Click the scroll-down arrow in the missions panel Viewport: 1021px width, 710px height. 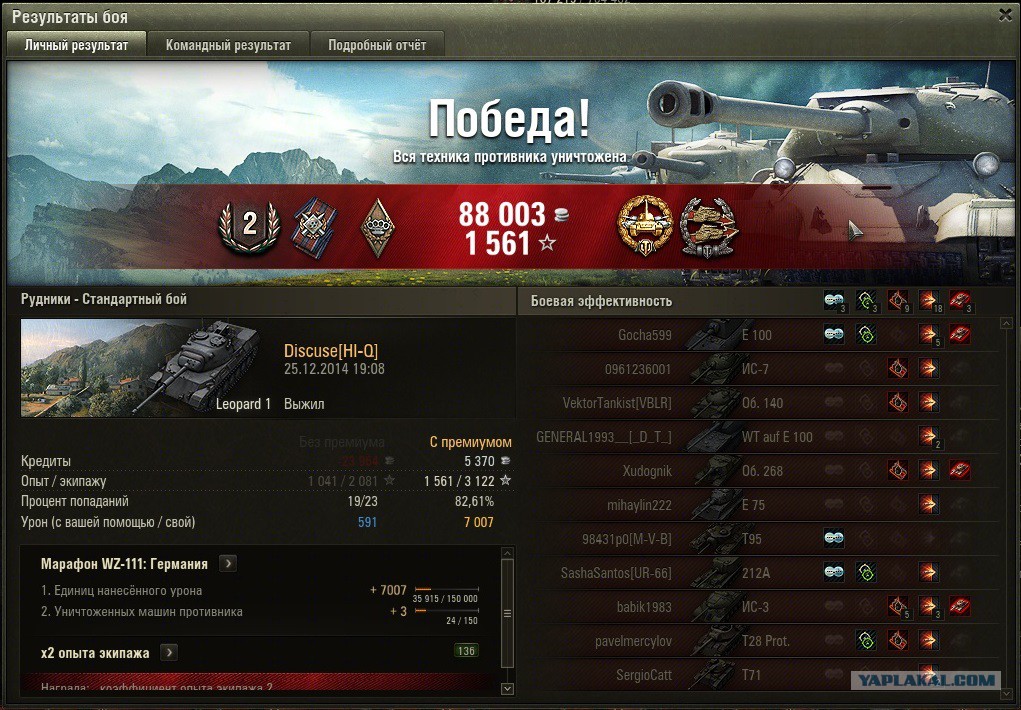[506, 688]
